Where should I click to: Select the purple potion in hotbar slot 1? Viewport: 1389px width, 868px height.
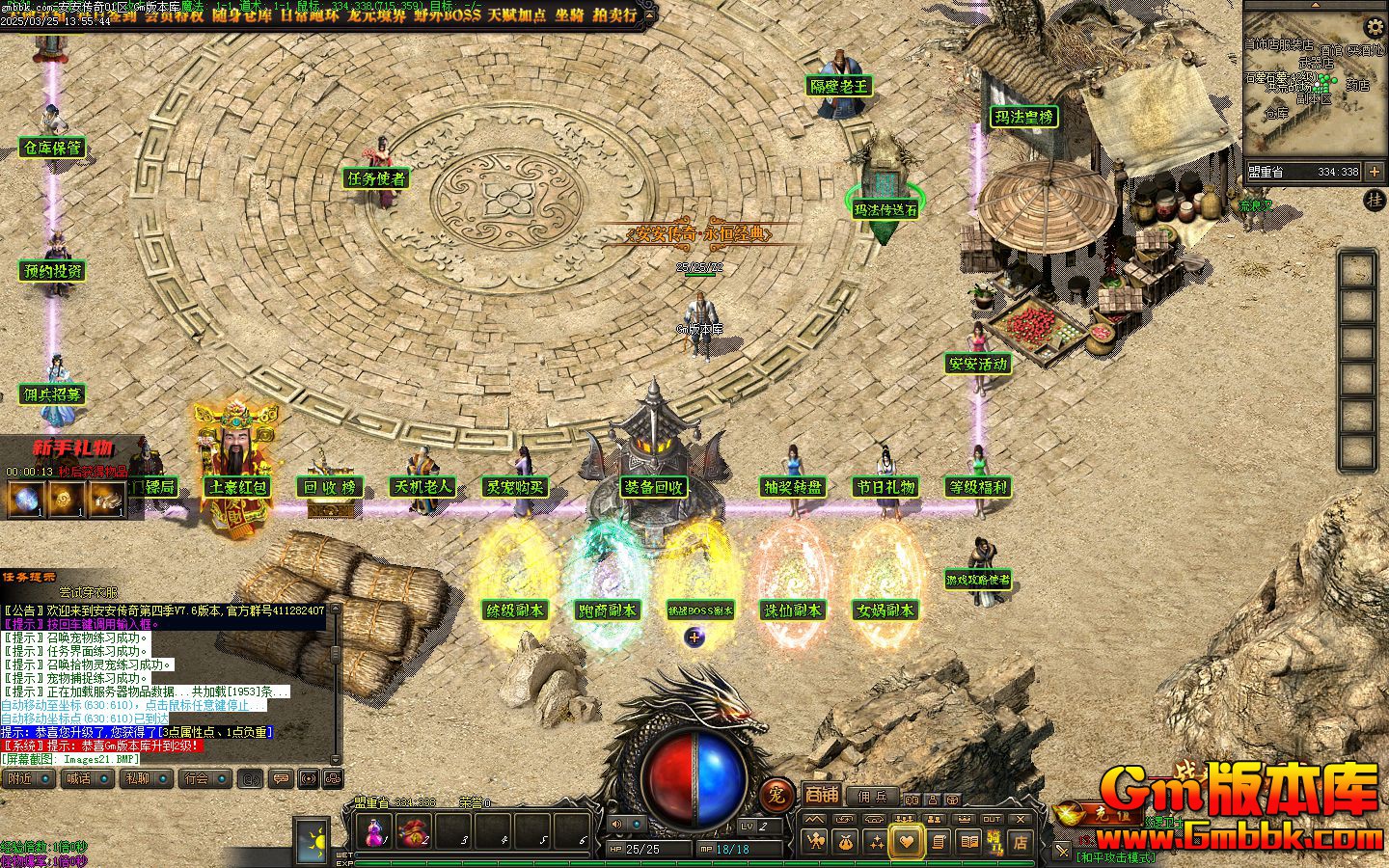point(374,830)
